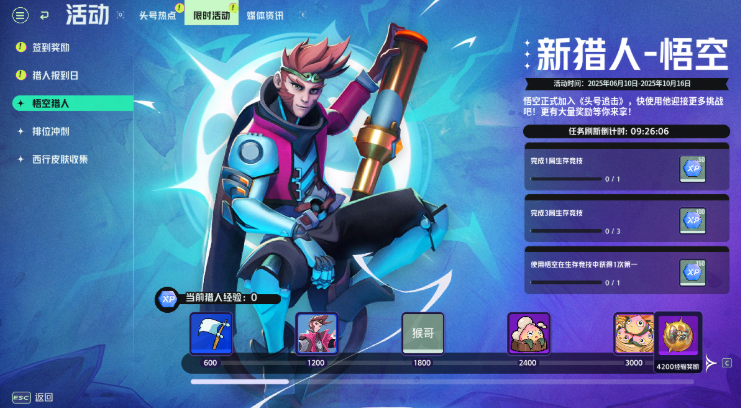The image size is (741, 408).
Task: Go to the 排位冲刺 activity entry
Action: coord(51,131)
